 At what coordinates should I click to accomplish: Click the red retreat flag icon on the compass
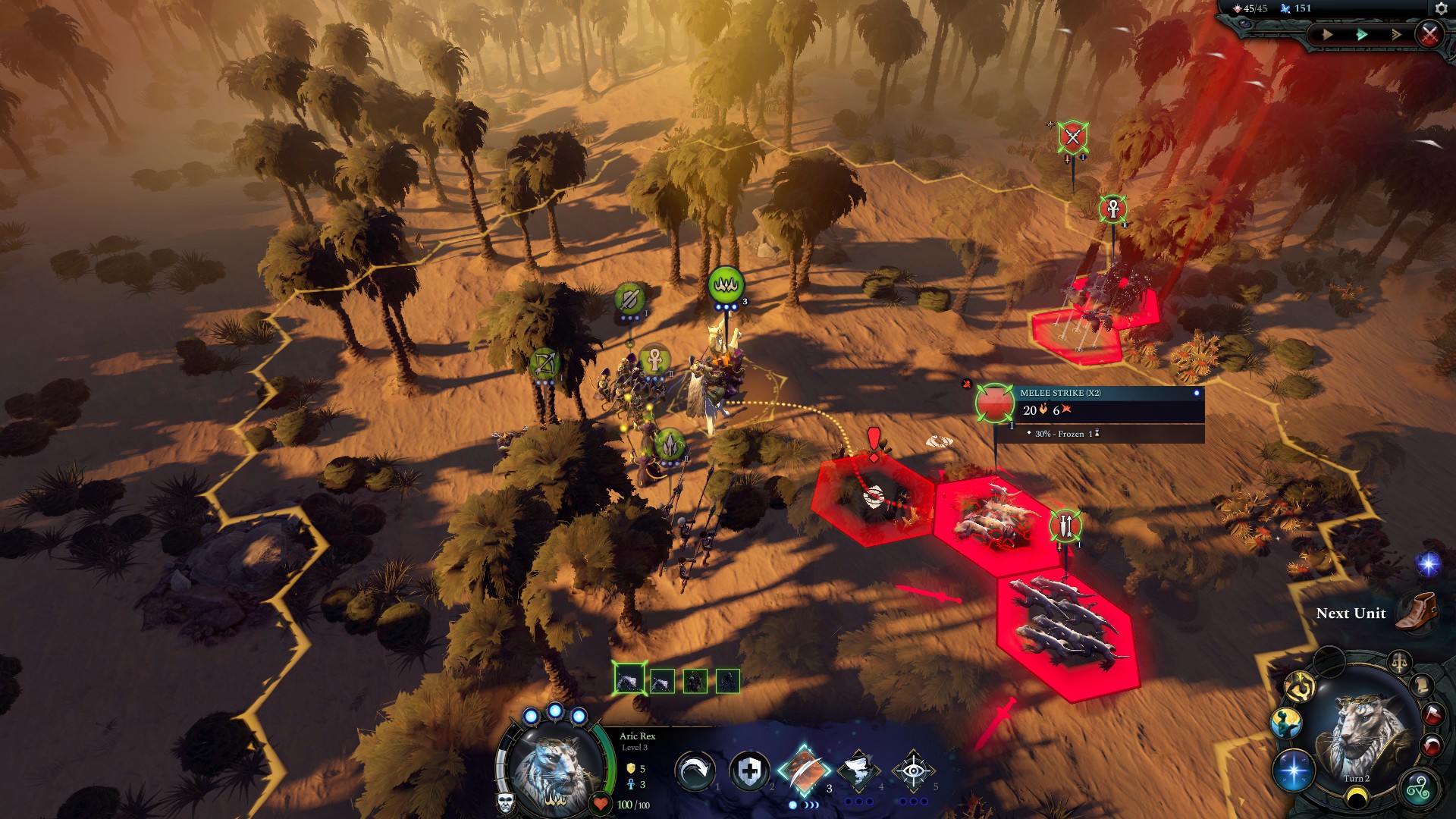click(1432, 714)
